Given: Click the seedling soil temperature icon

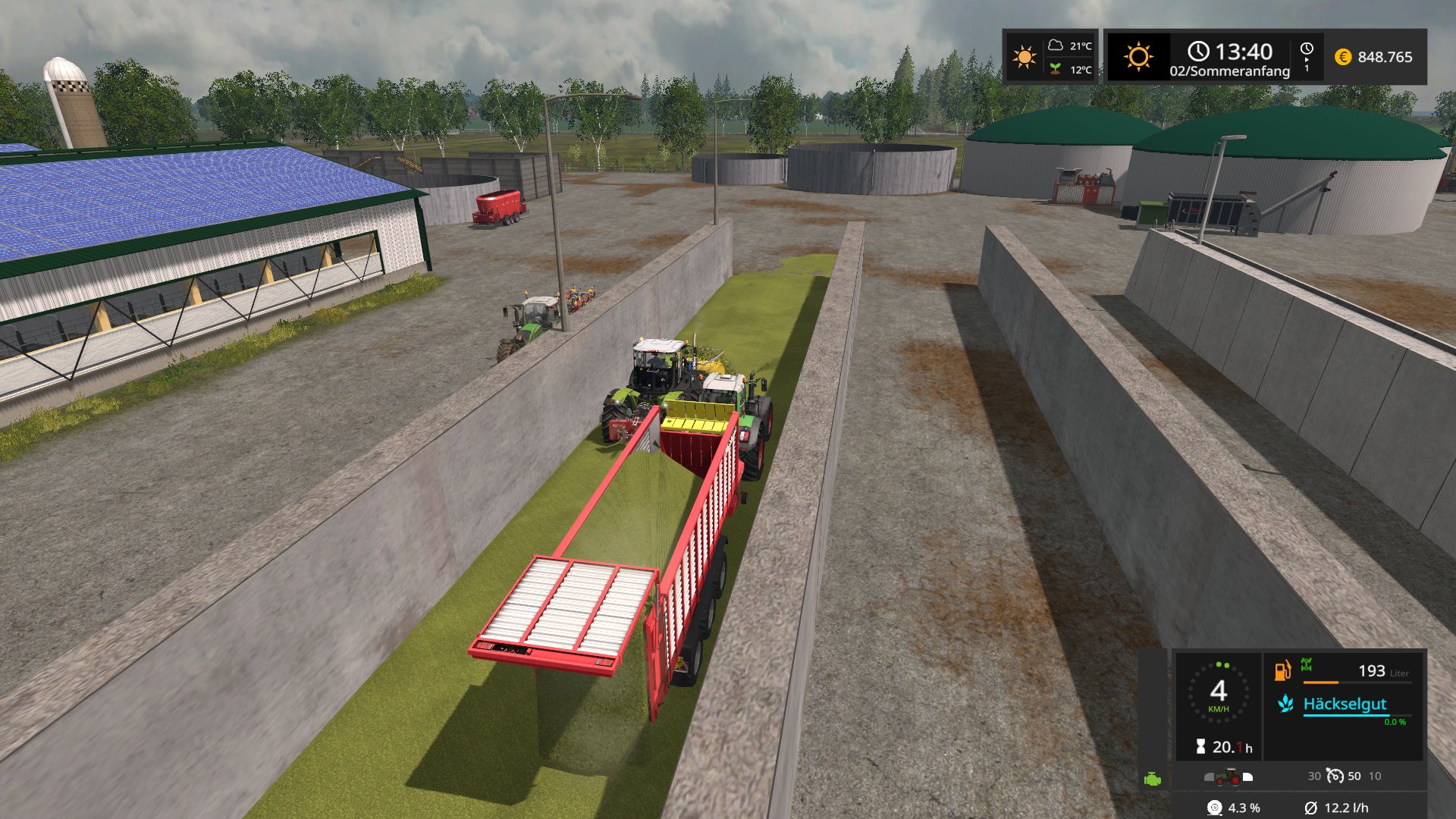Looking at the screenshot, I should (x=1055, y=69).
